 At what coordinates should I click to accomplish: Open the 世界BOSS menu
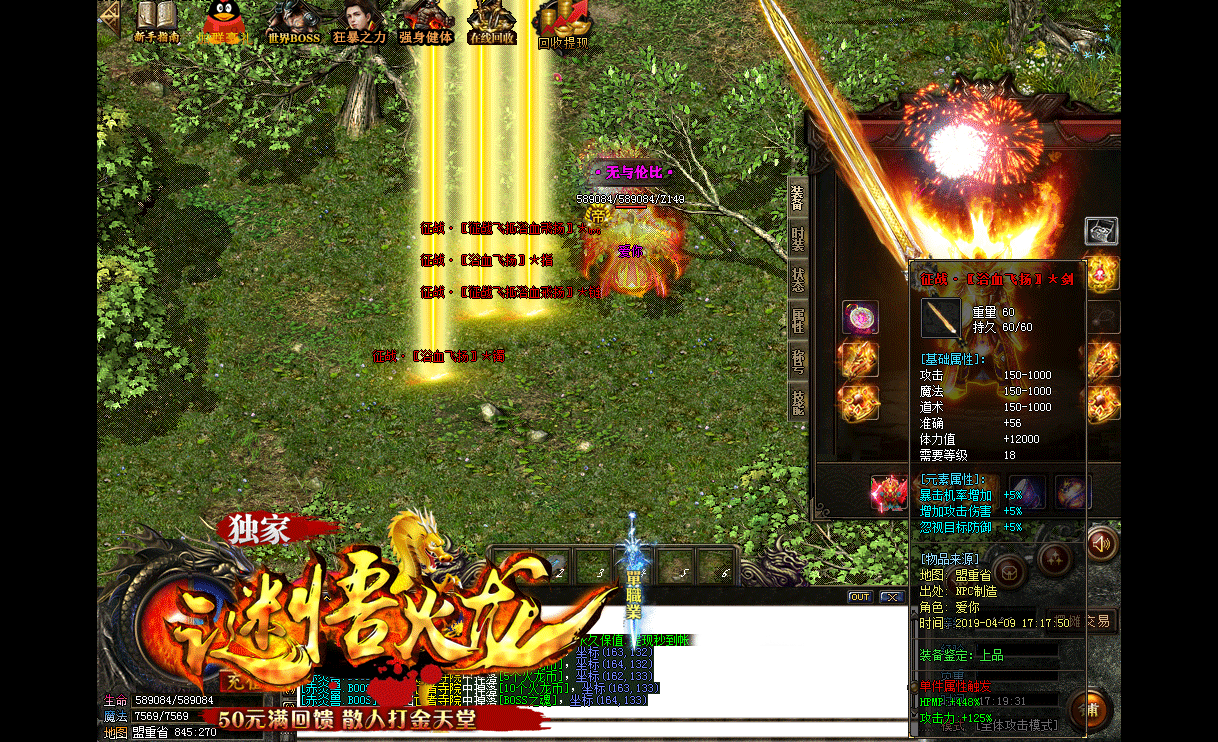click(292, 21)
